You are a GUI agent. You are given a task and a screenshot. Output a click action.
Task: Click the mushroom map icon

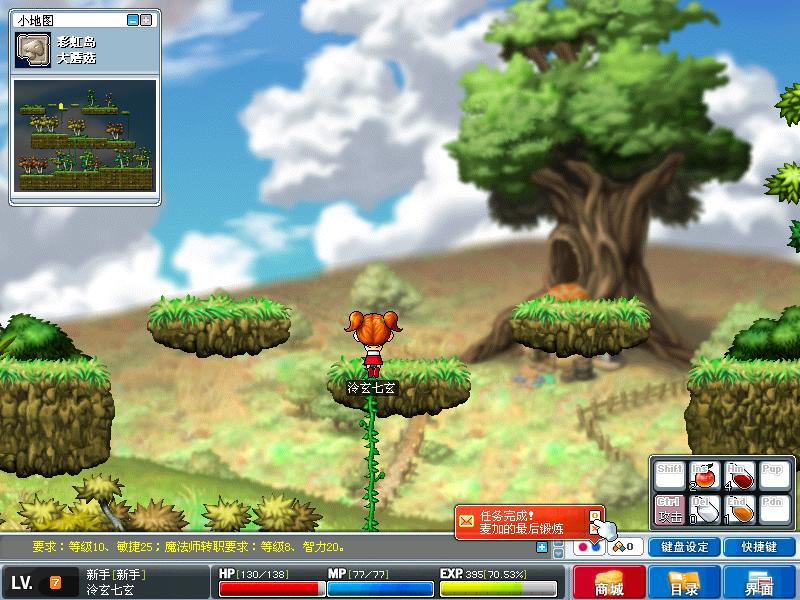33,52
